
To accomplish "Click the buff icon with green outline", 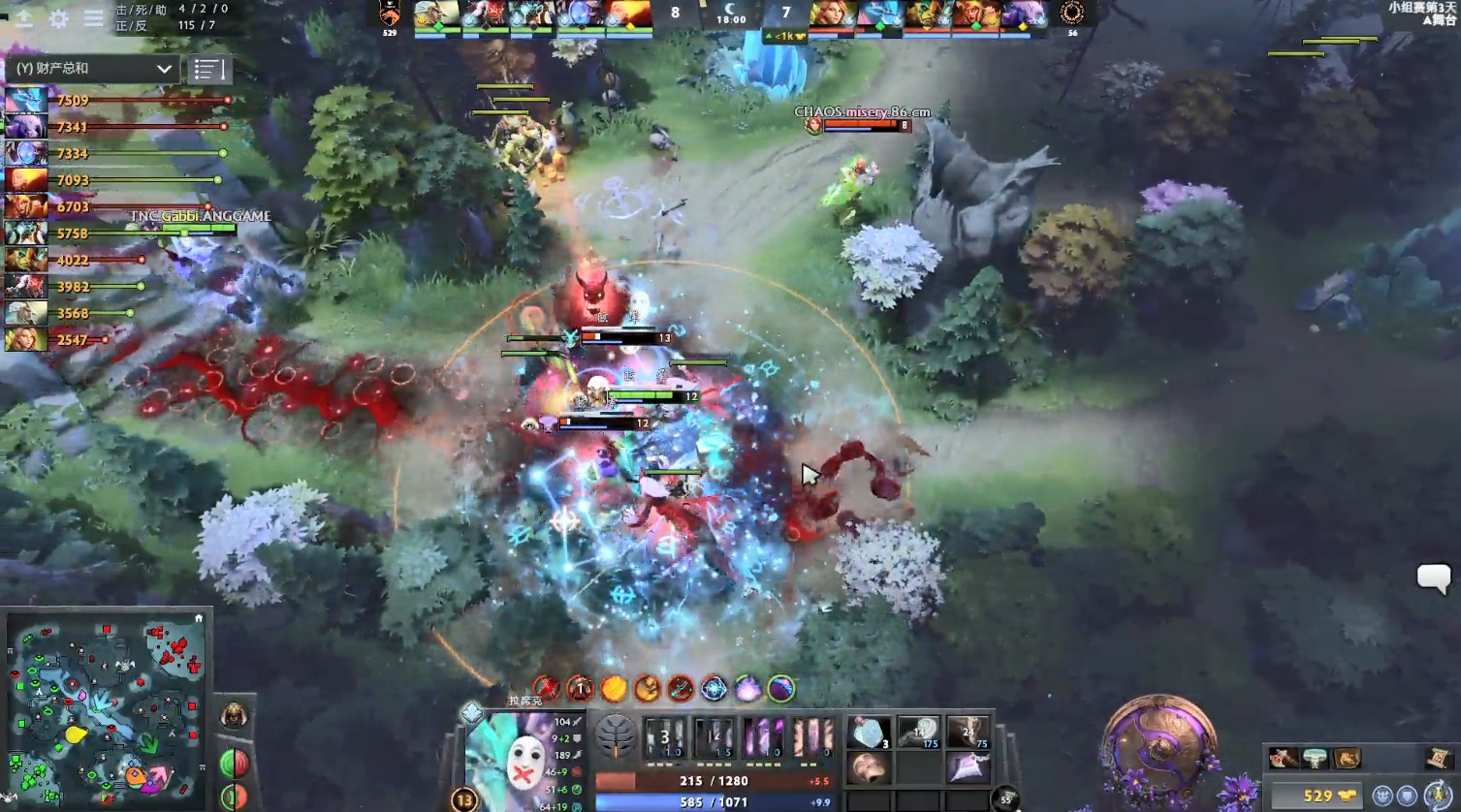I will (780, 689).
